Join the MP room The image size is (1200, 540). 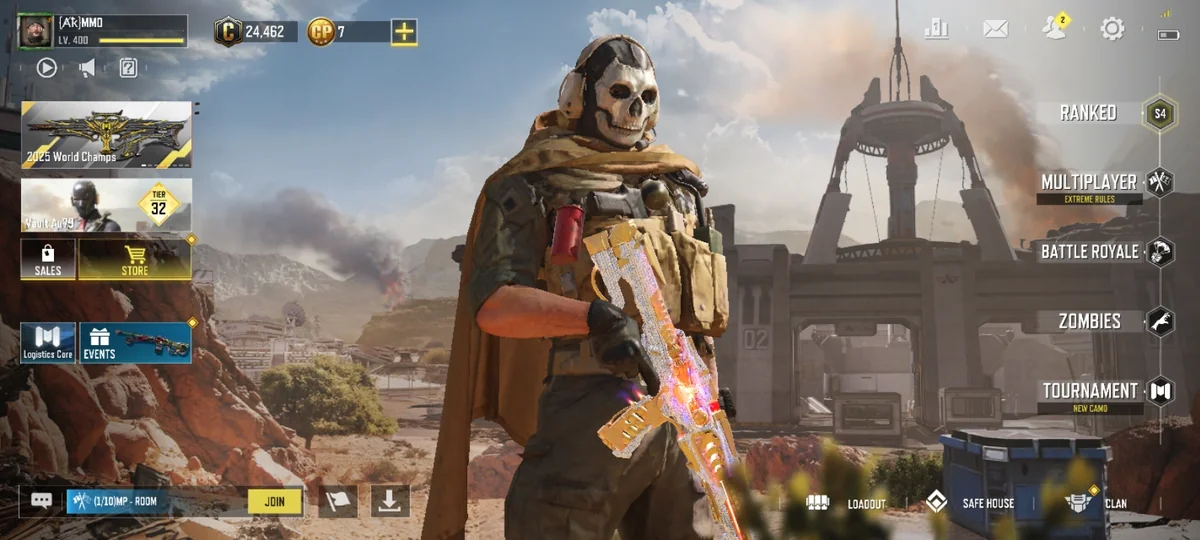tap(274, 501)
